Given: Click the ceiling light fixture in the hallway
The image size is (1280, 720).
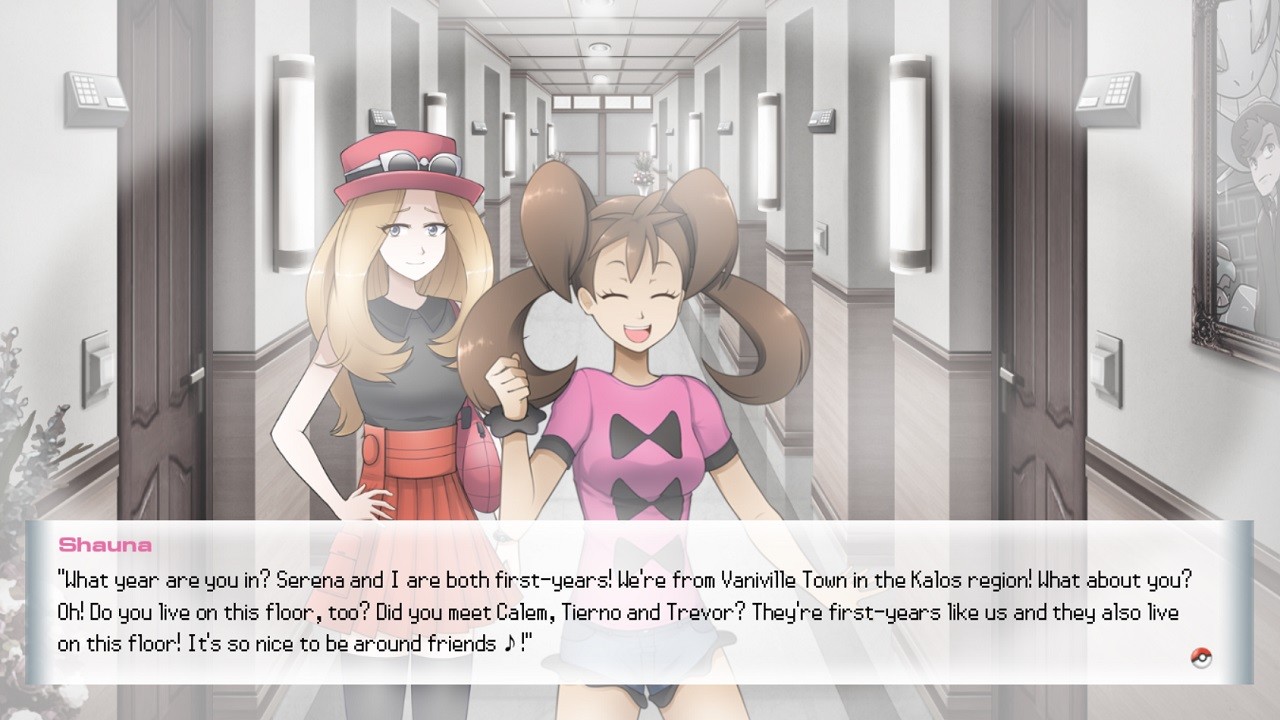Looking at the screenshot, I should tap(598, 45).
